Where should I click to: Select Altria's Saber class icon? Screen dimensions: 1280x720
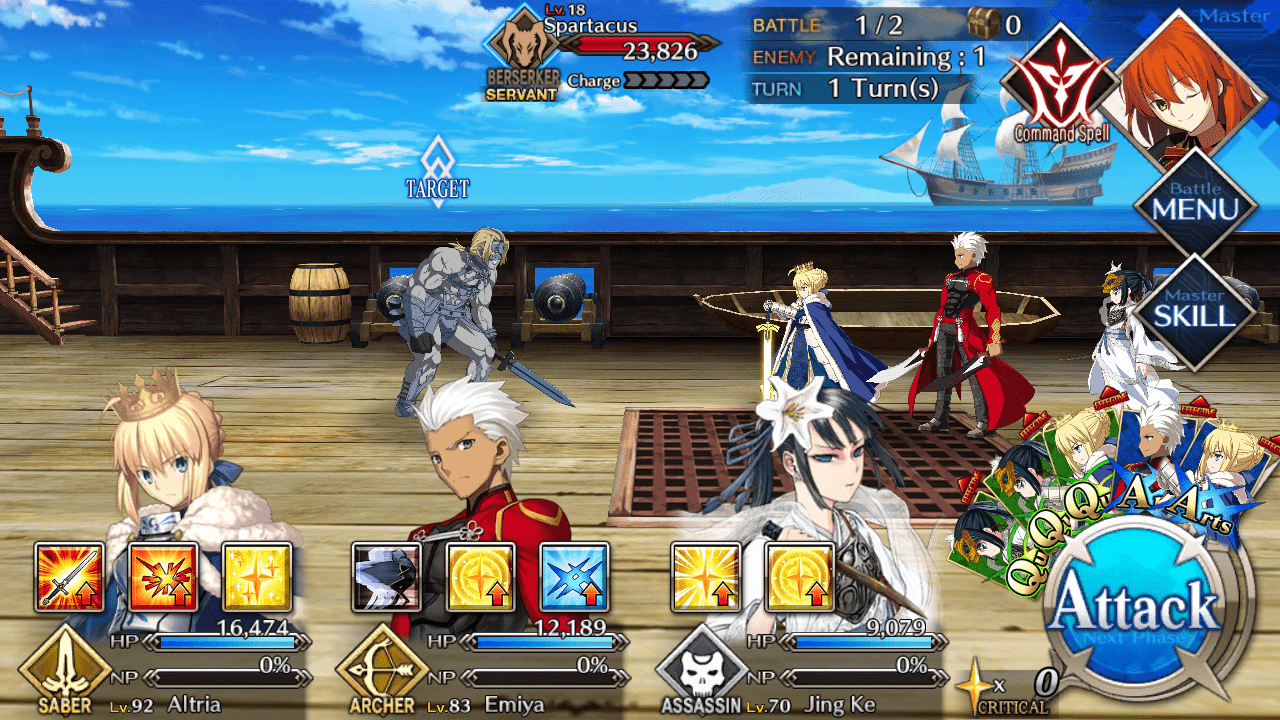(x=64, y=670)
